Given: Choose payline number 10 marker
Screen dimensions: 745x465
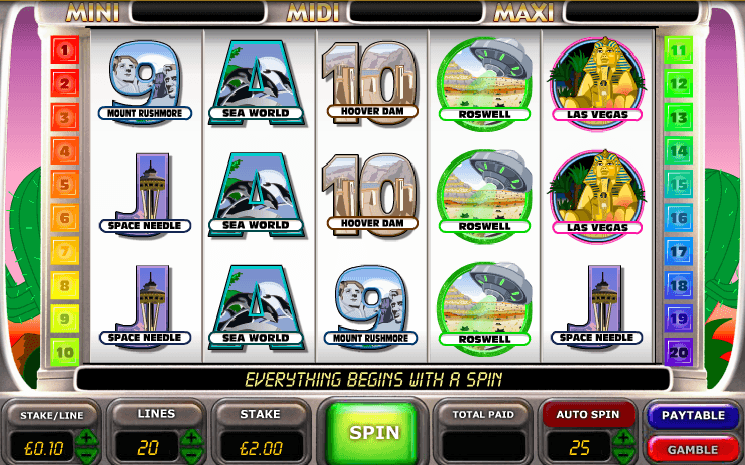Looking at the screenshot, I should tap(65, 351).
